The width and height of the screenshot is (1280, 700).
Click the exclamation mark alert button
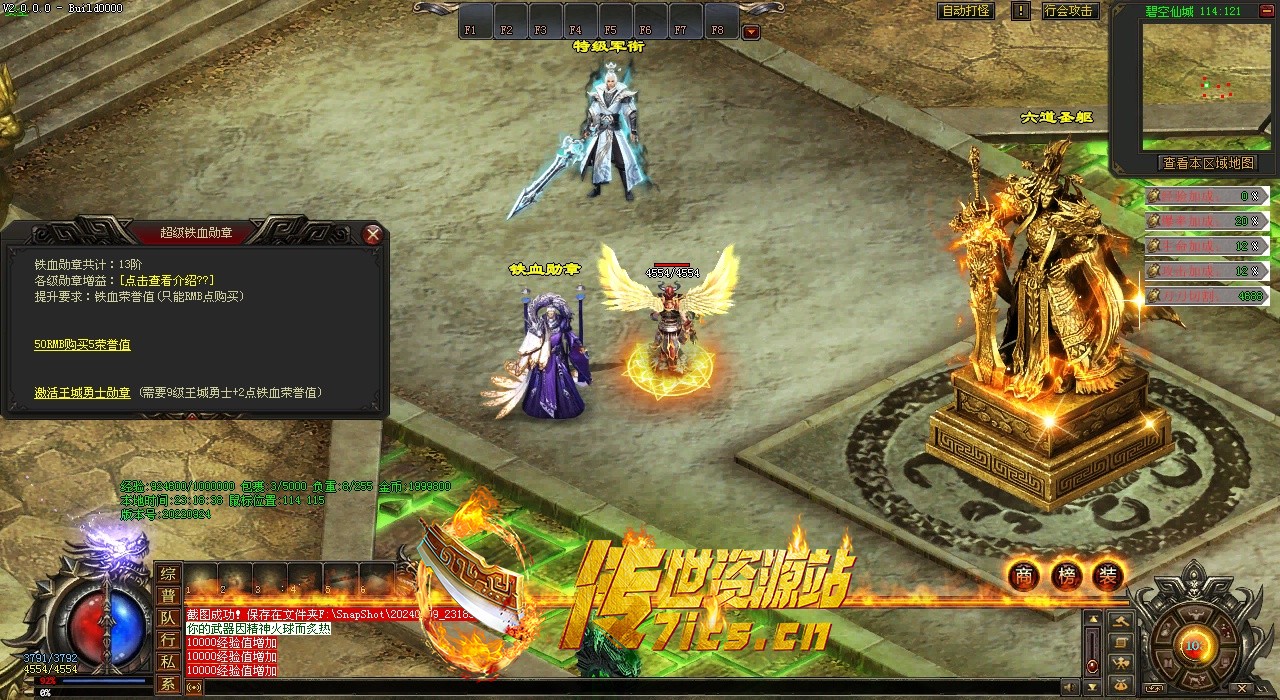(1020, 11)
